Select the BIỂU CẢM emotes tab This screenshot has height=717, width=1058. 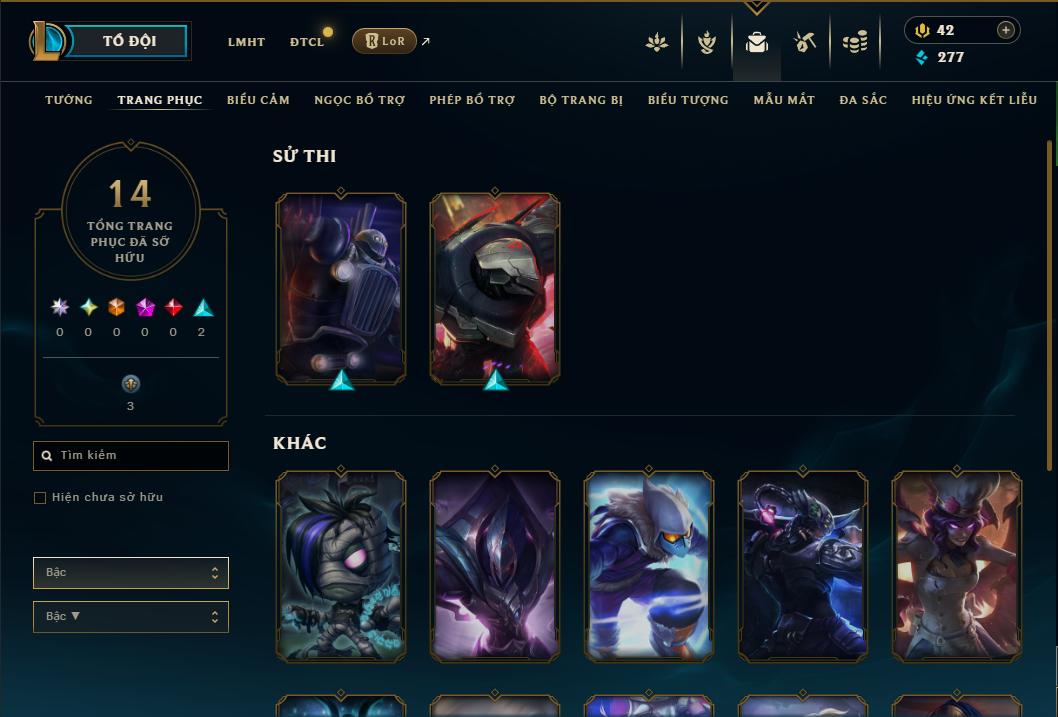pos(258,100)
